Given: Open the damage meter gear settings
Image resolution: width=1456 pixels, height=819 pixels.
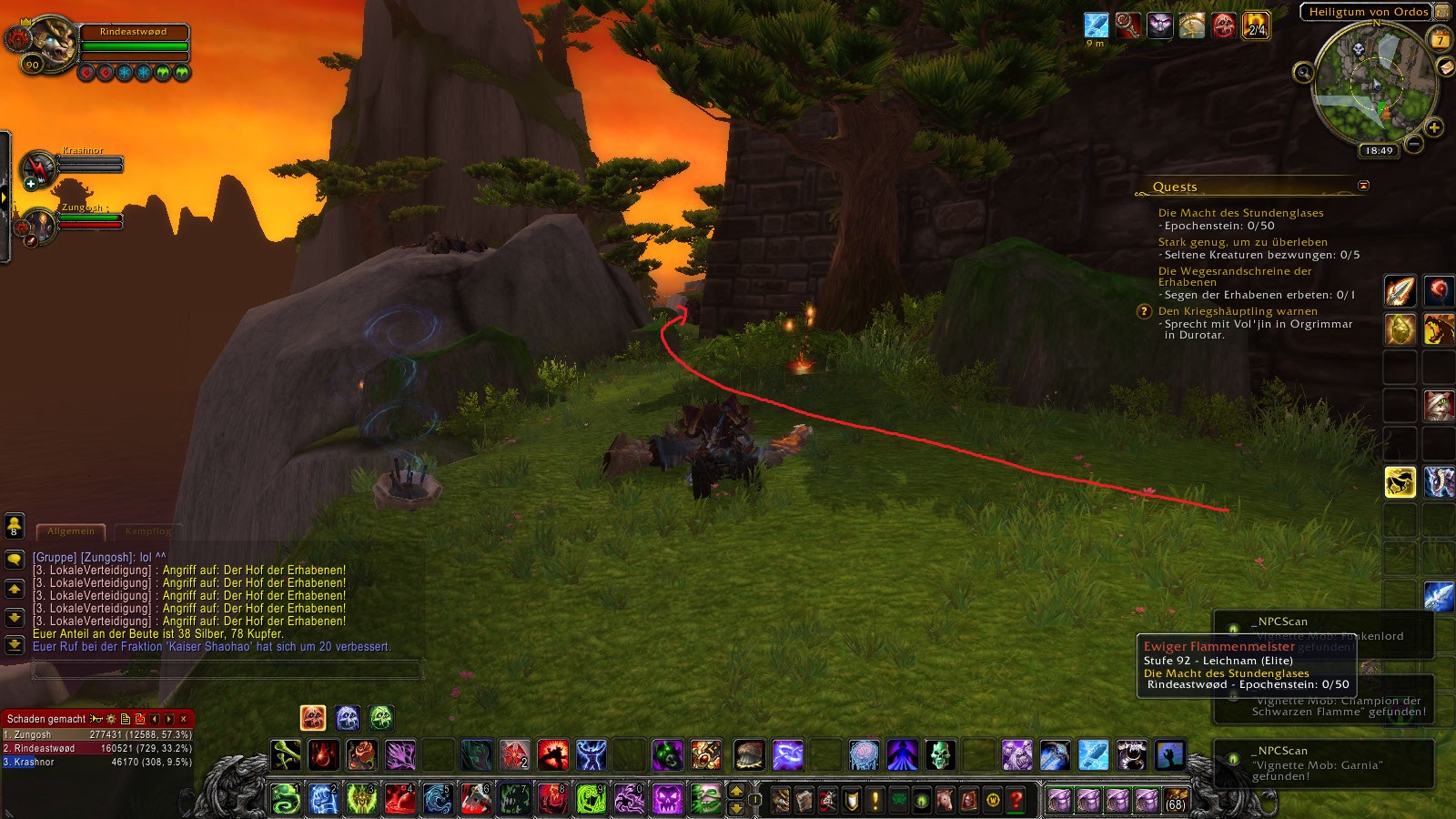Looking at the screenshot, I should [x=111, y=719].
